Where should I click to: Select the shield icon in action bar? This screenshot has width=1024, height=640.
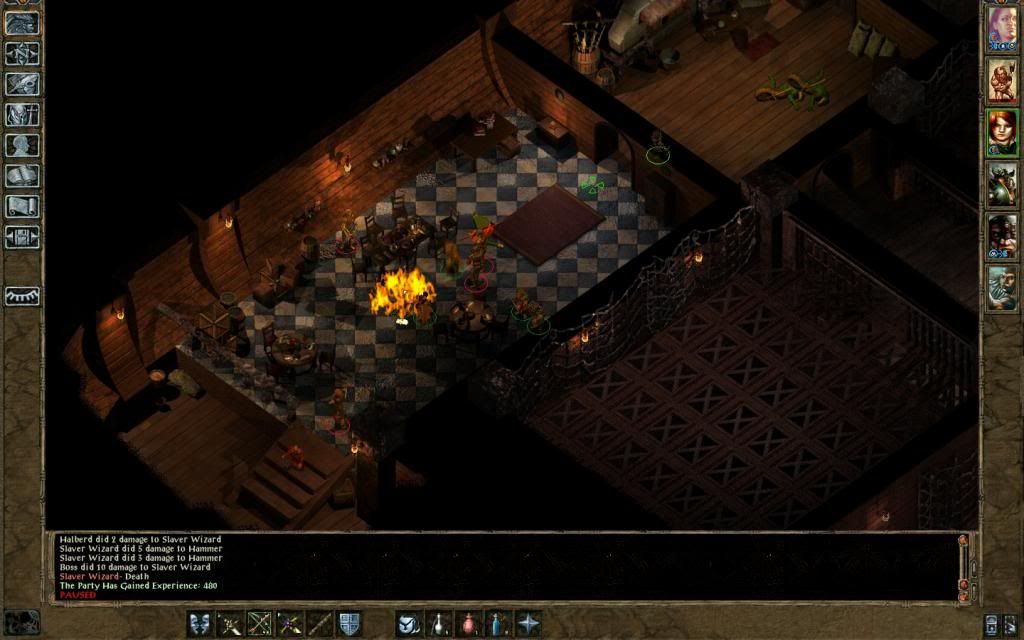point(349,623)
